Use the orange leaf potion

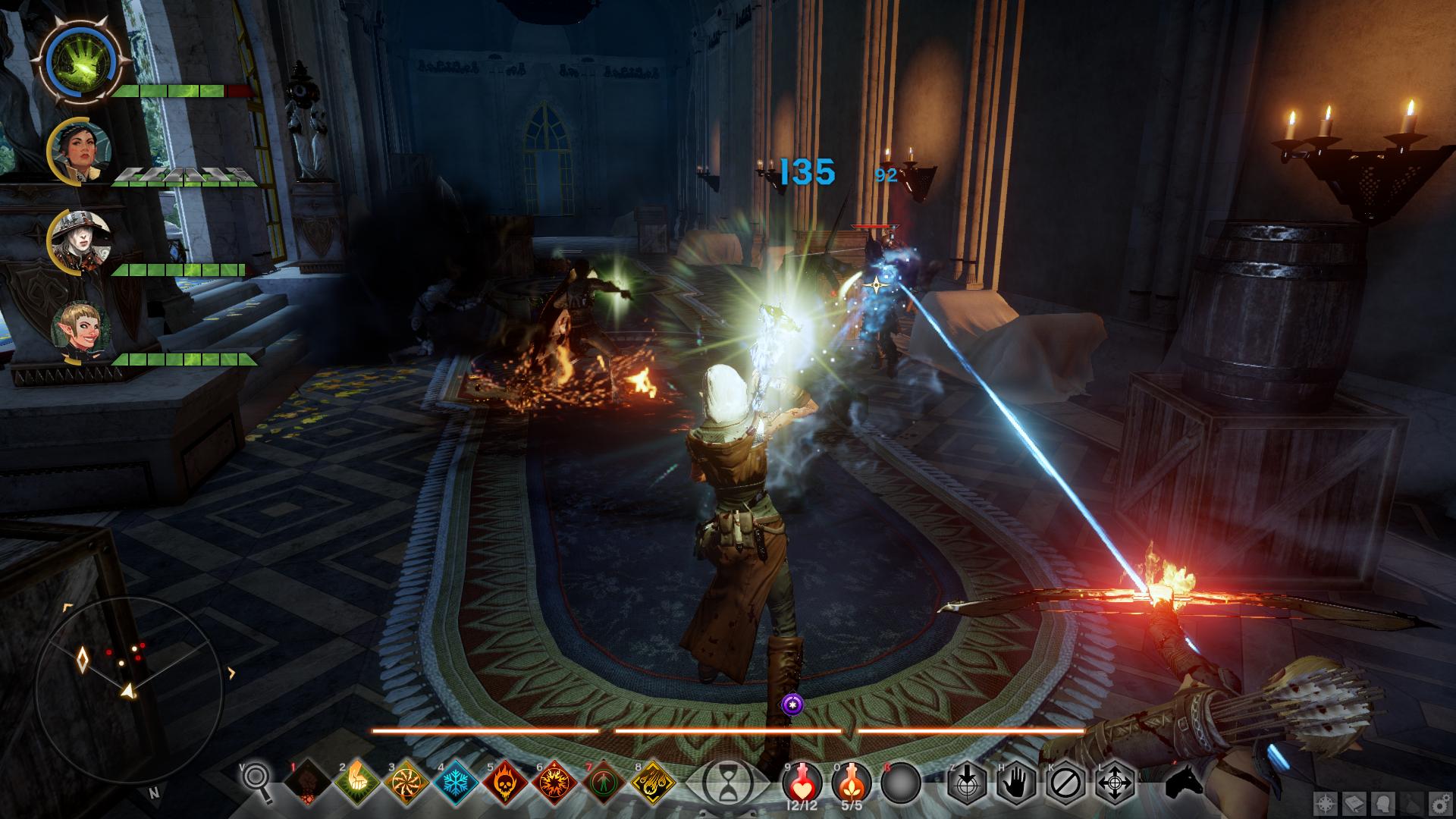coord(851,780)
